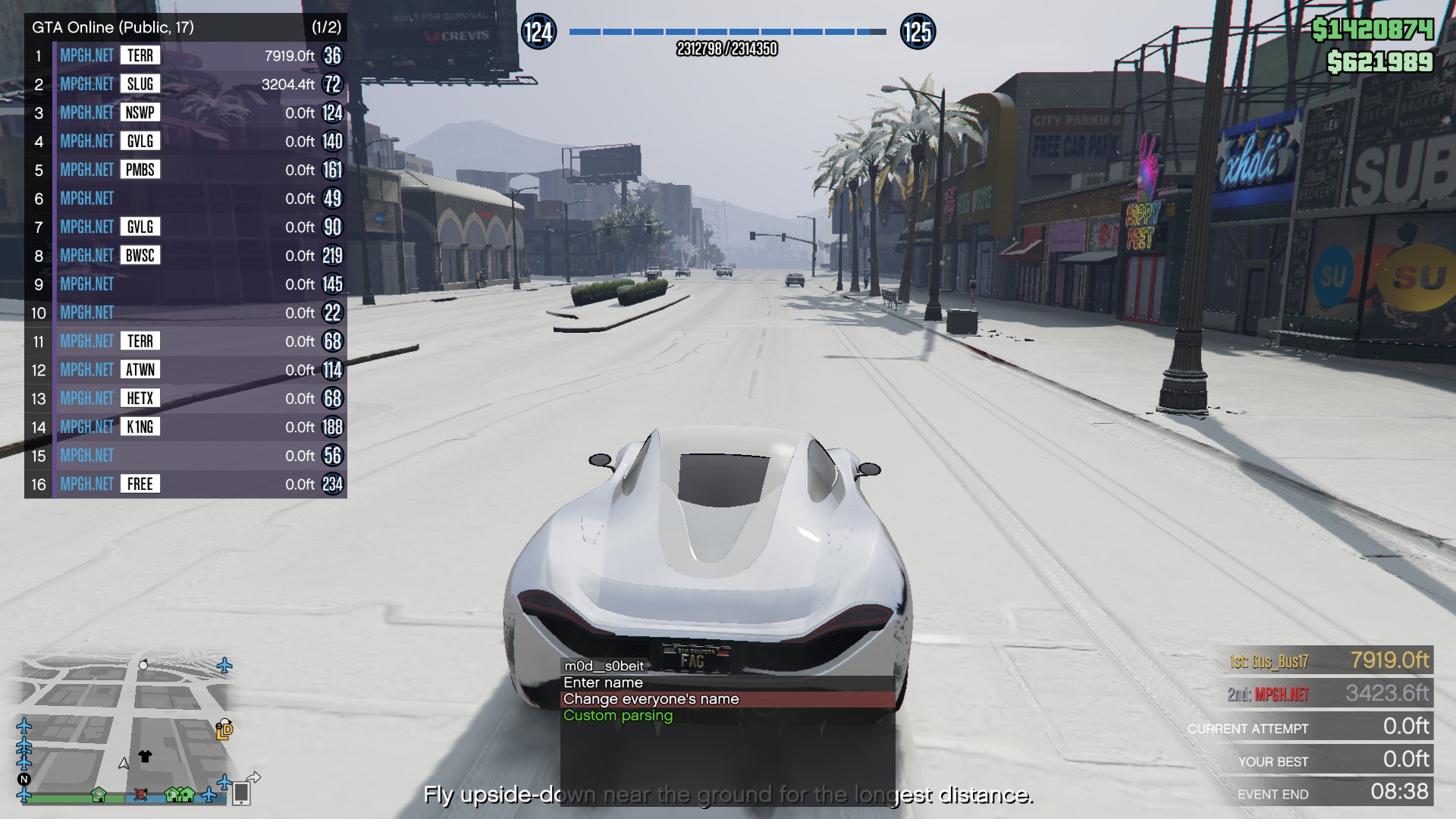This screenshot has width=1456, height=819.
Task: Choose the player with the K1NG tag
Action: click(x=185, y=427)
